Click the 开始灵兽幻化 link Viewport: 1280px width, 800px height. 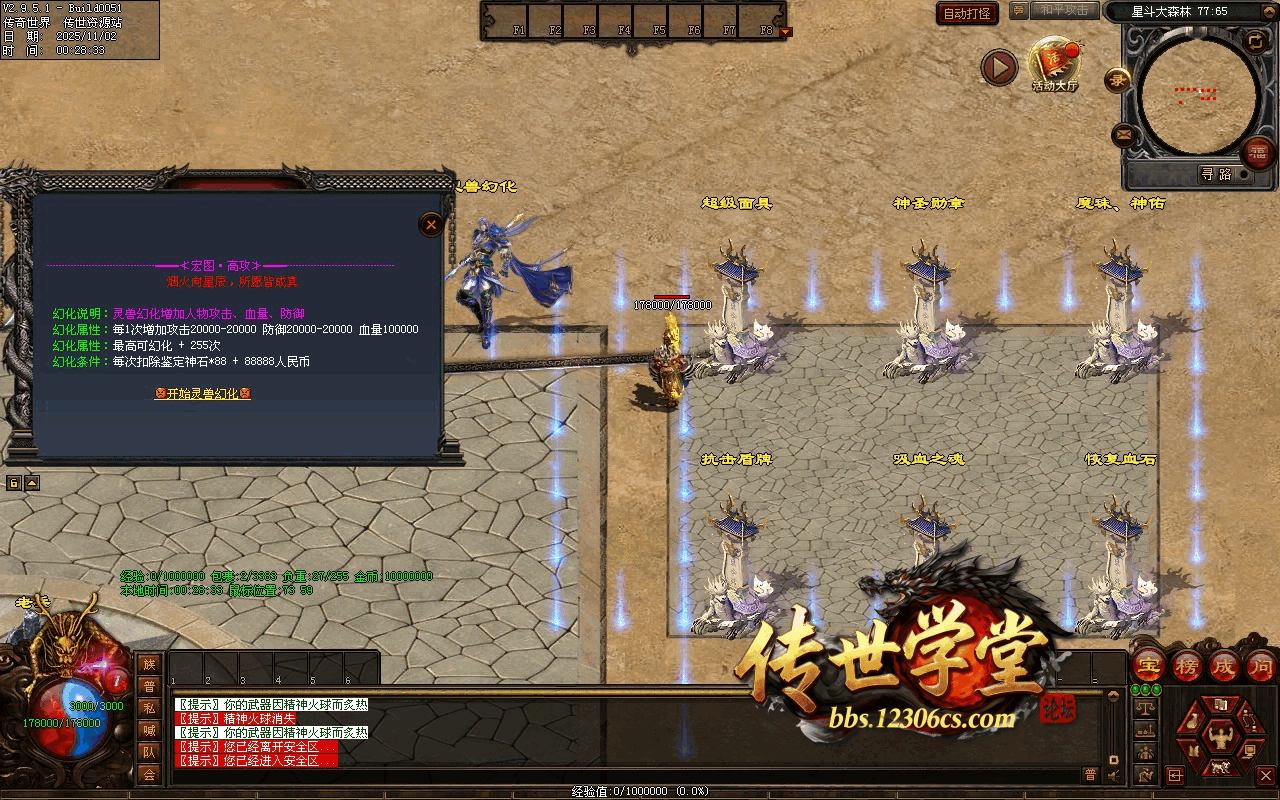pos(202,394)
